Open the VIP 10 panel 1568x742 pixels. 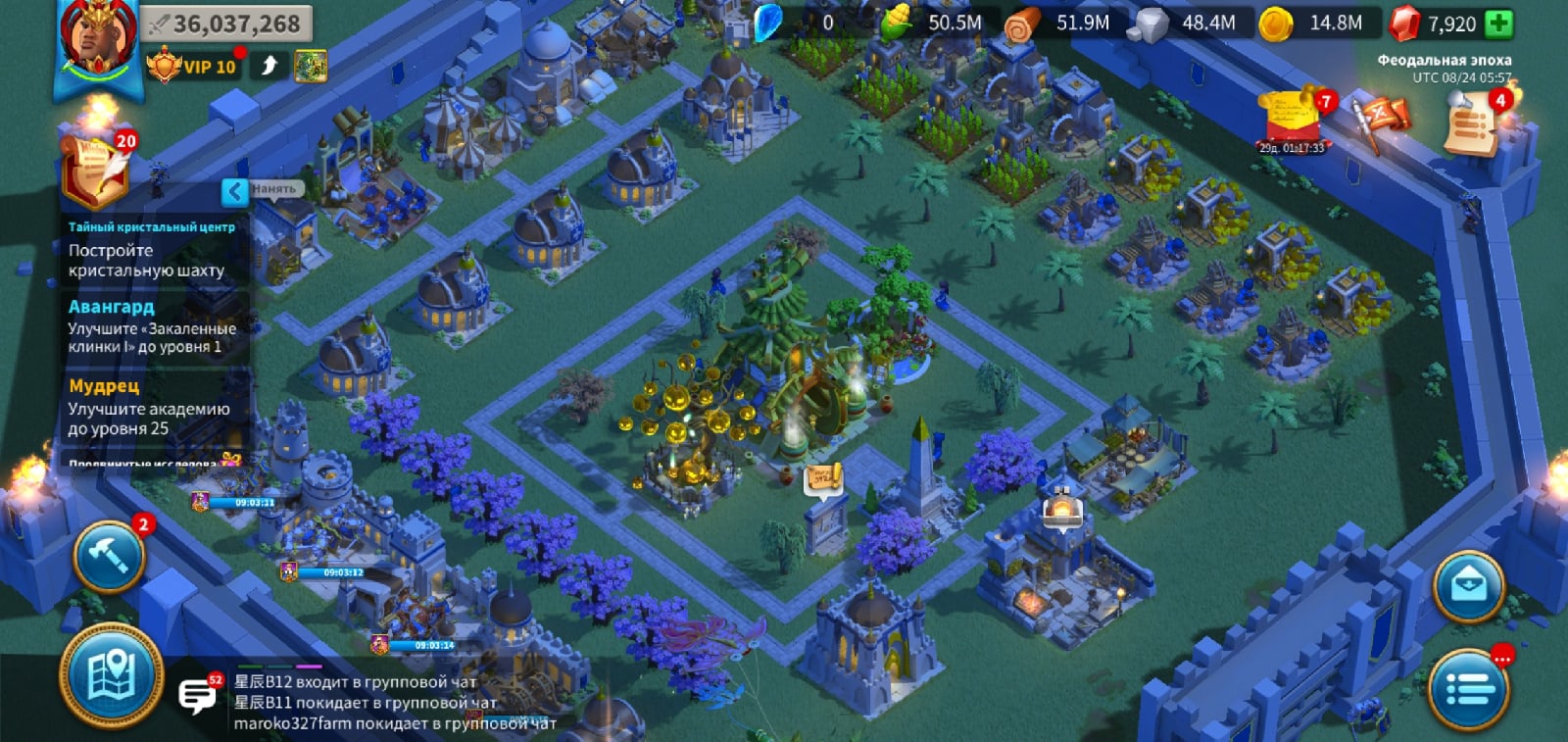[x=193, y=67]
